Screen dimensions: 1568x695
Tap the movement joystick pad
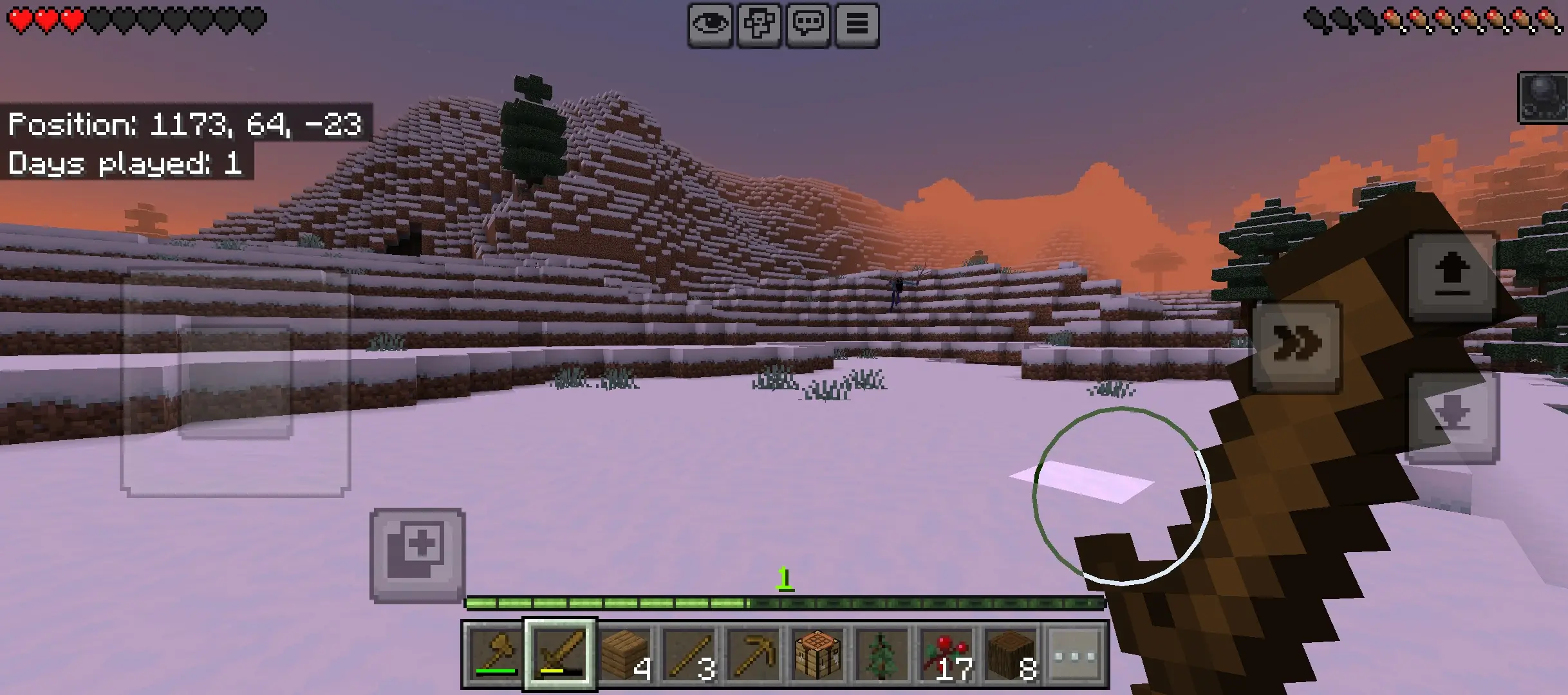[x=235, y=382]
